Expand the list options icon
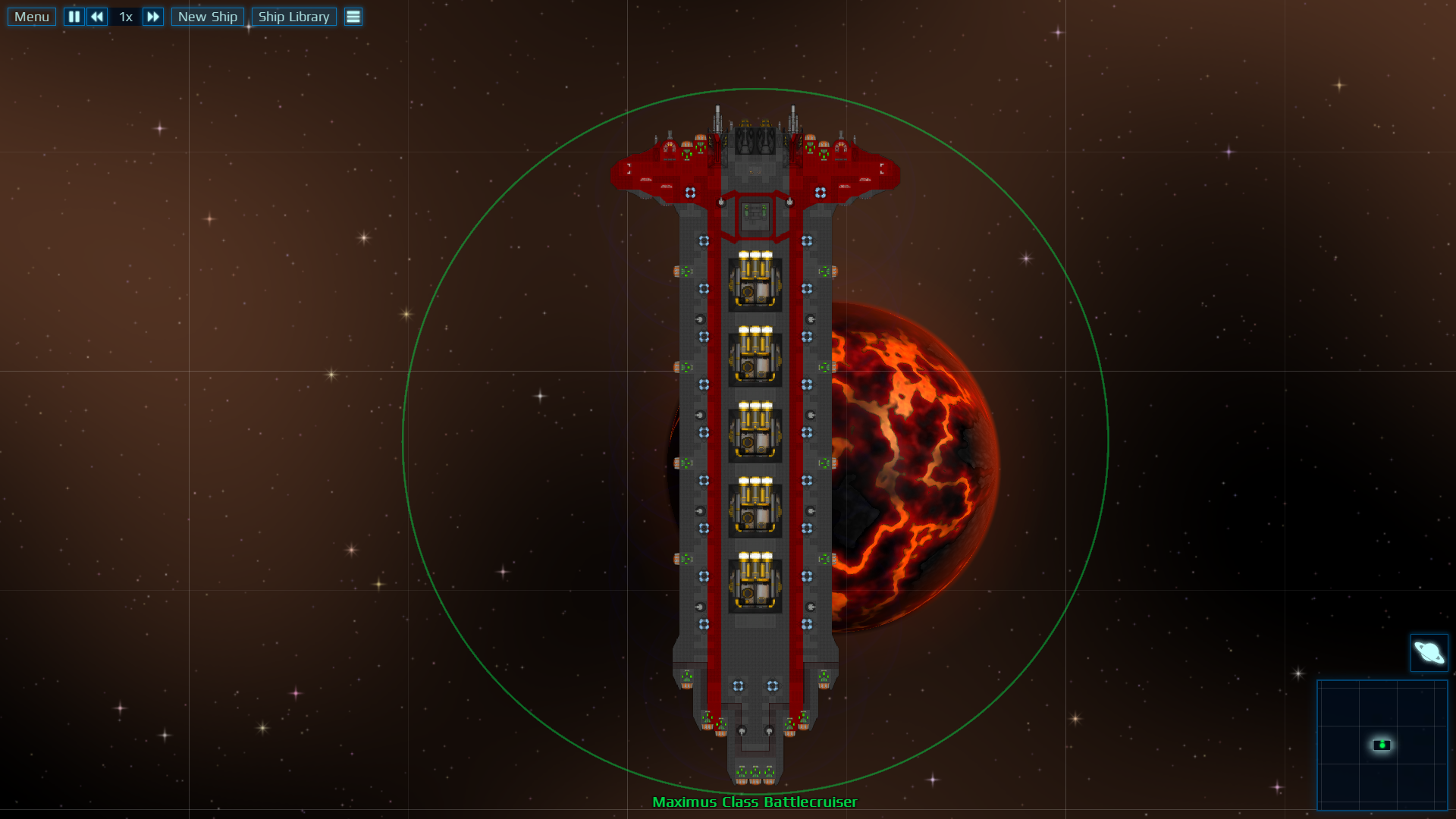1456x819 pixels. pos(353,17)
